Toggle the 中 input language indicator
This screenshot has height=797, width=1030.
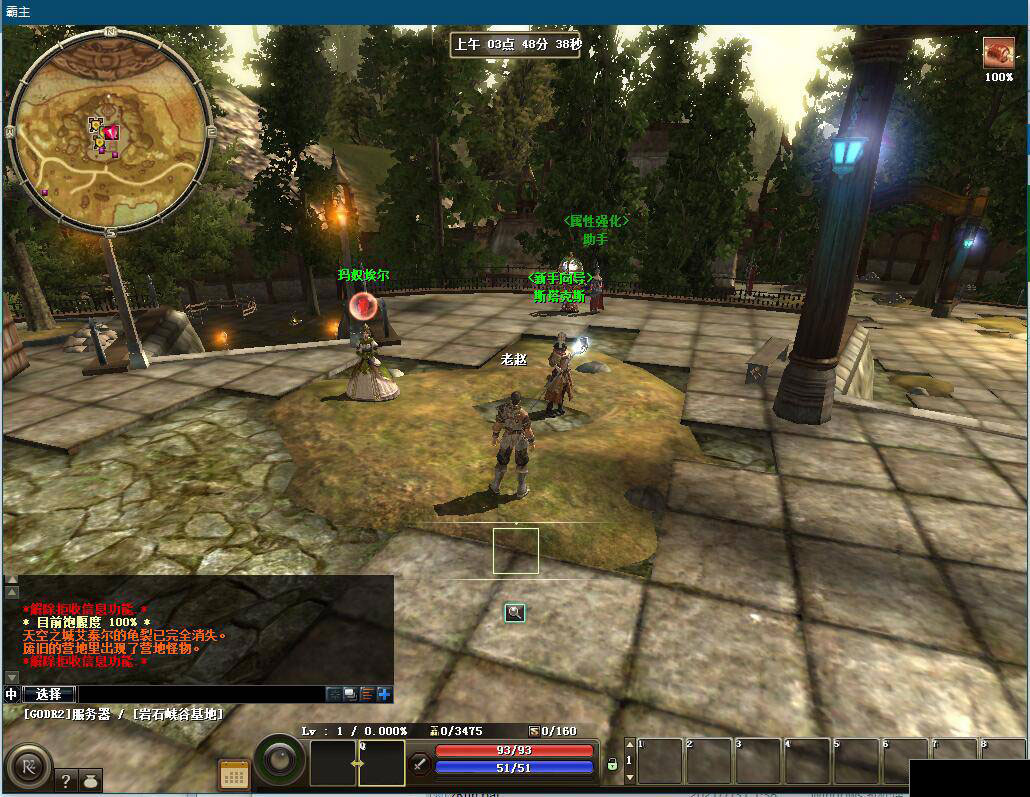(x=12, y=694)
